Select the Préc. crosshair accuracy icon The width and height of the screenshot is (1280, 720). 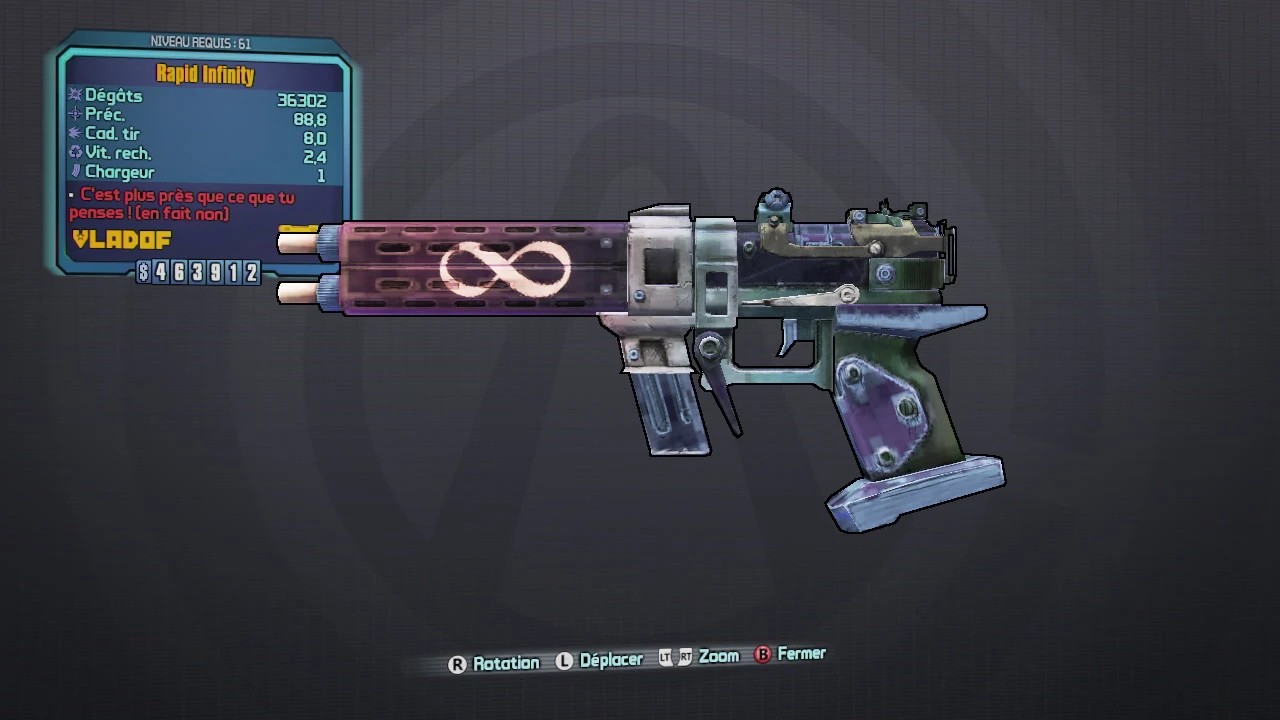[x=76, y=115]
